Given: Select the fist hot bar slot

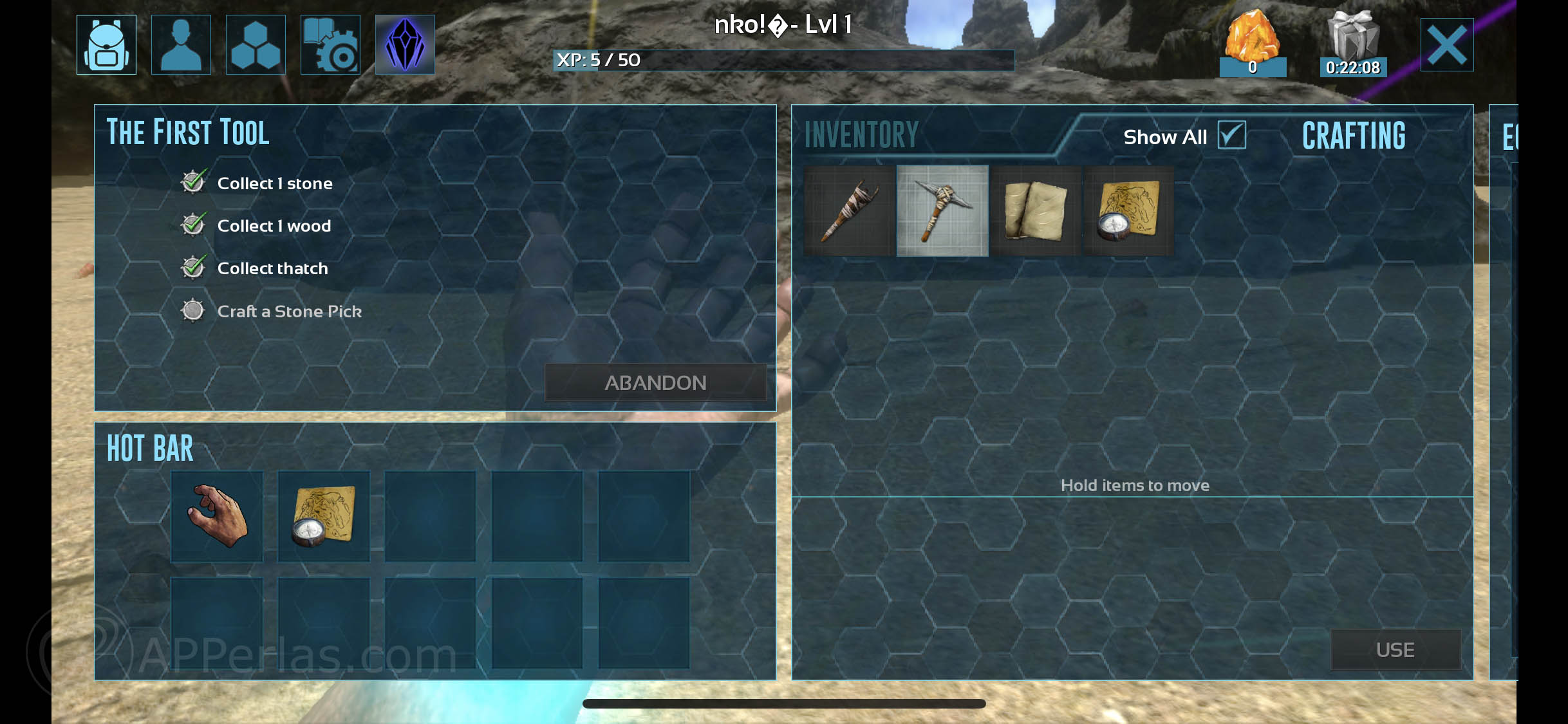Looking at the screenshot, I should pos(217,516).
